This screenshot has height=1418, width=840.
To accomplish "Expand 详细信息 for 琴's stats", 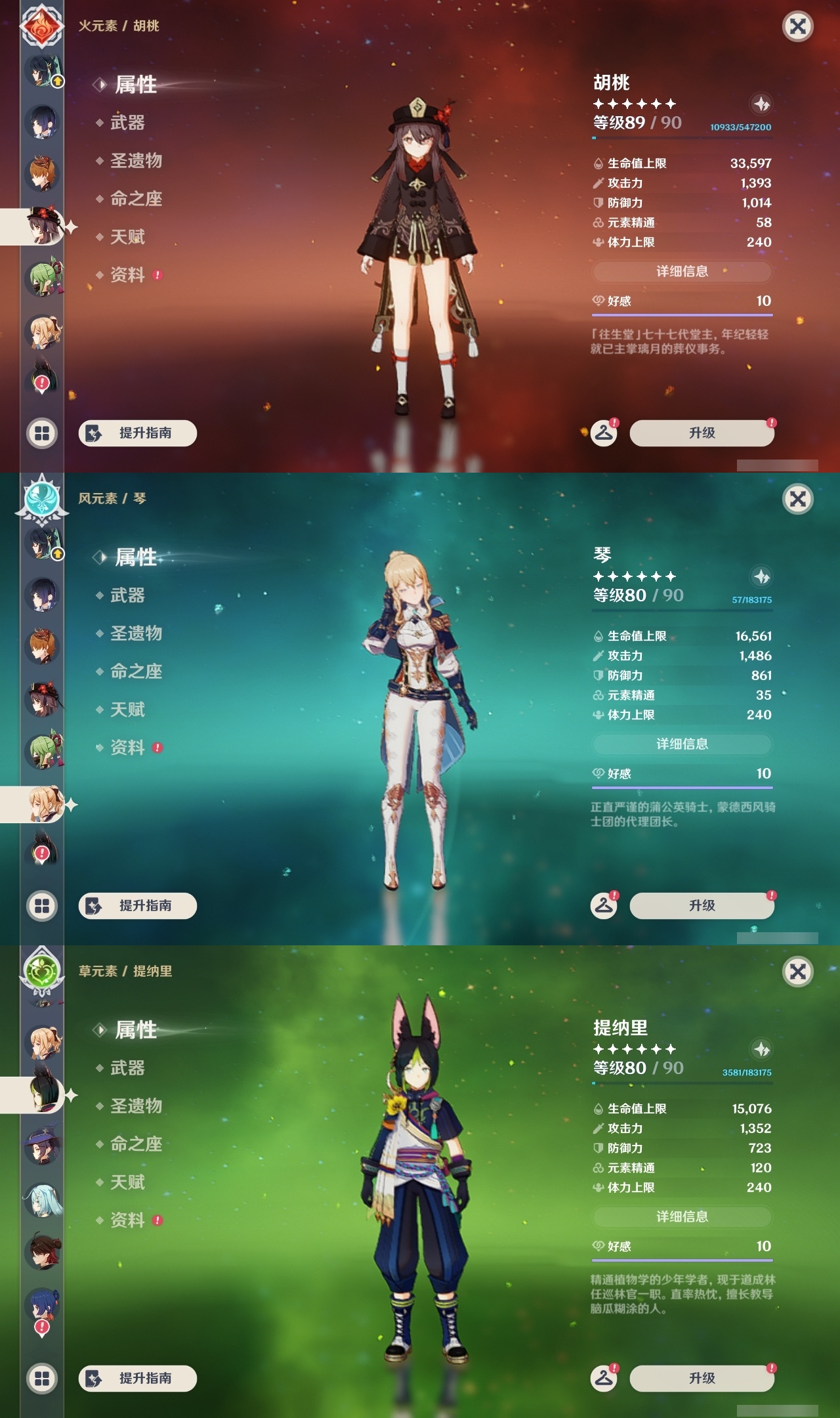I will pyautogui.click(x=682, y=744).
